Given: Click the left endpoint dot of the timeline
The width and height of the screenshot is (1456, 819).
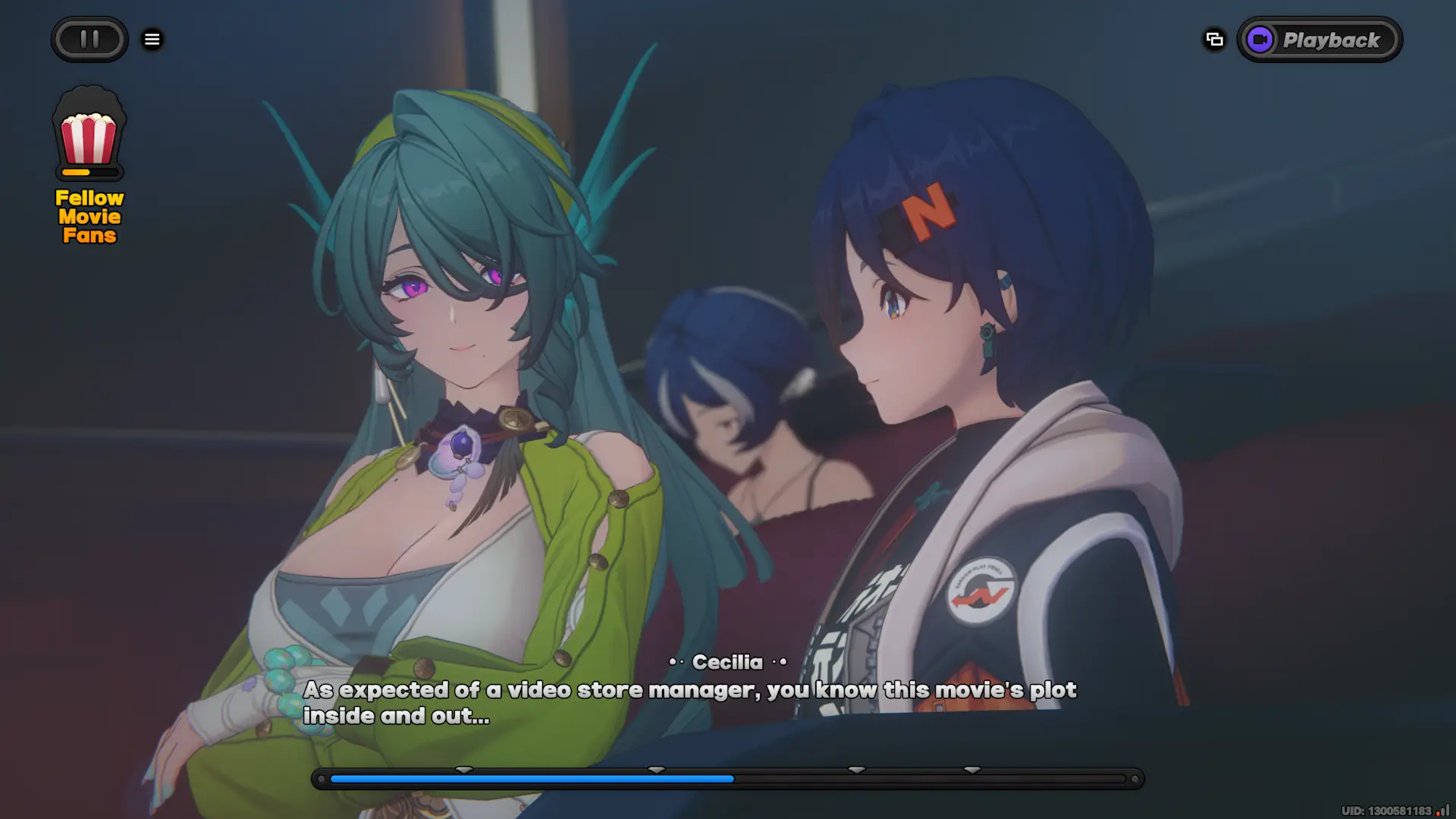Looking at the screenshot, I should pyautogui.click(x=321, y=779).
